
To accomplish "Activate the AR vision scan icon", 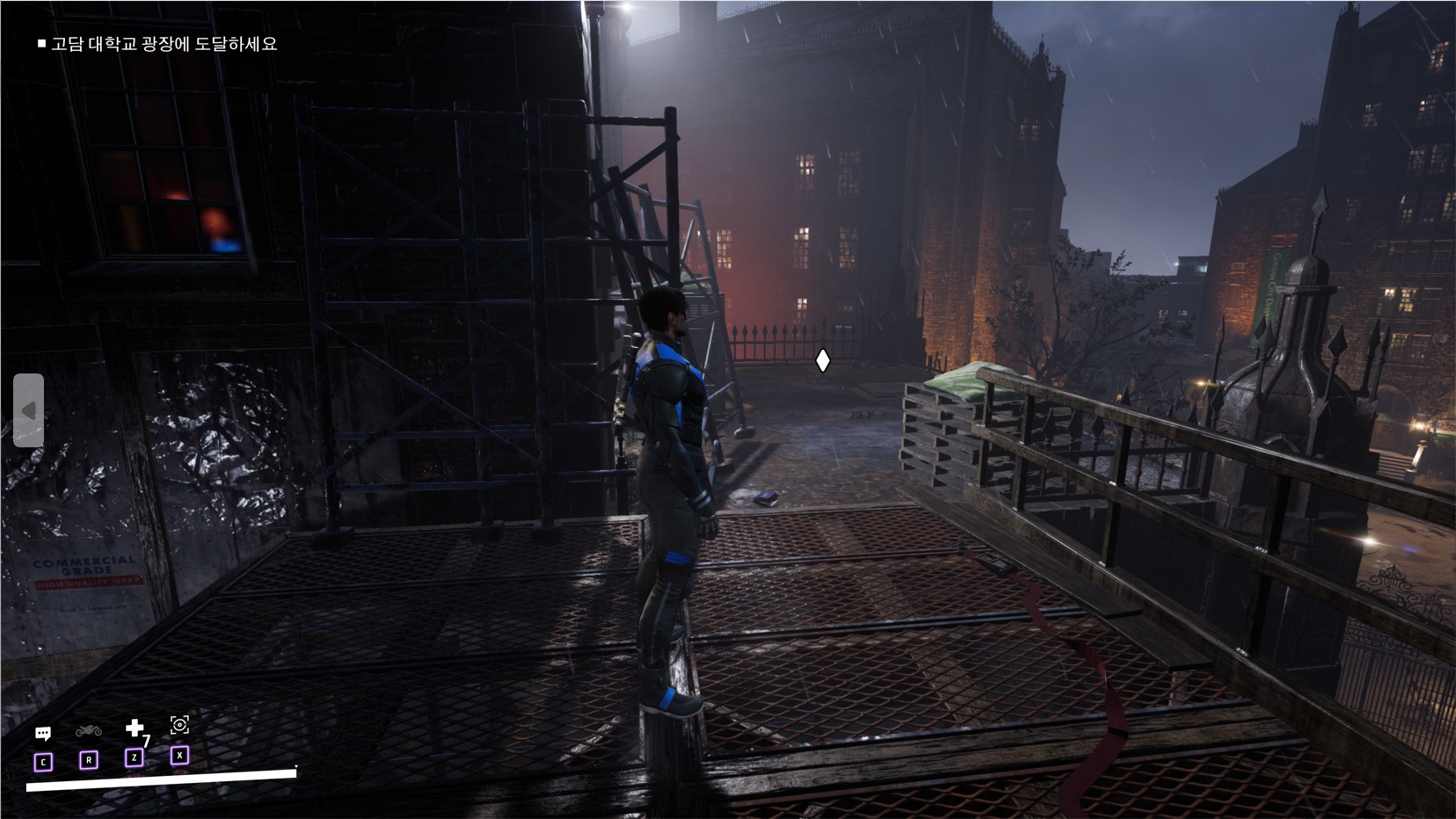I will [x=179, y=725].
